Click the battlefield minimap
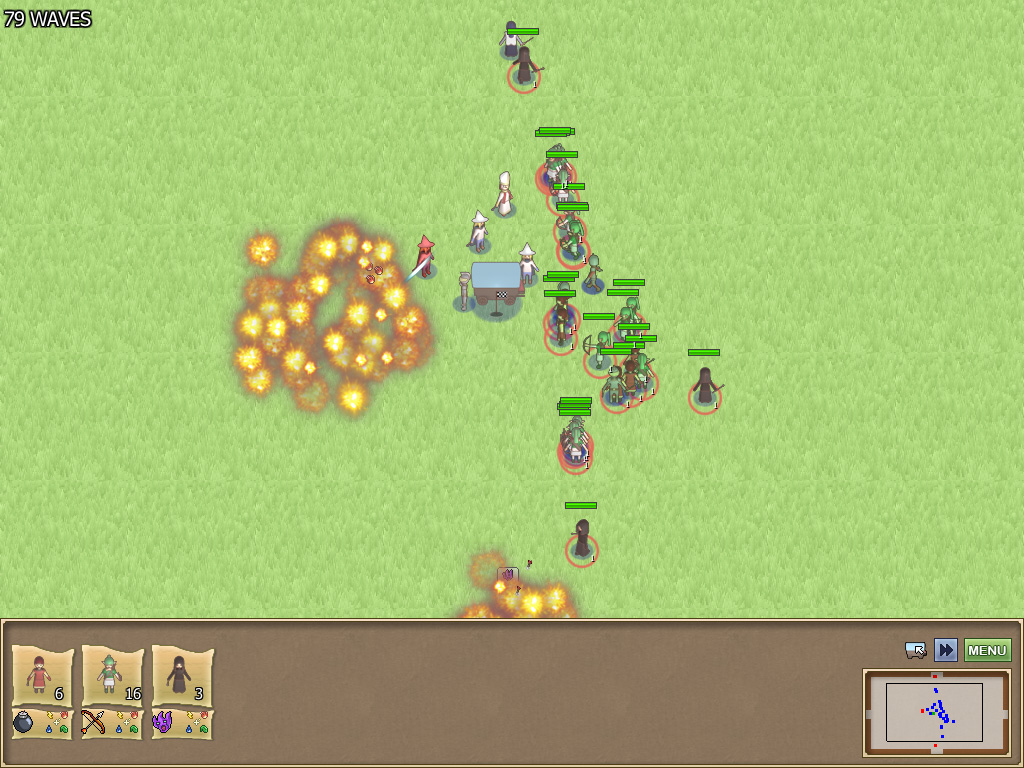This screenshot has width=1024, height=768. [x=935, y=712]
